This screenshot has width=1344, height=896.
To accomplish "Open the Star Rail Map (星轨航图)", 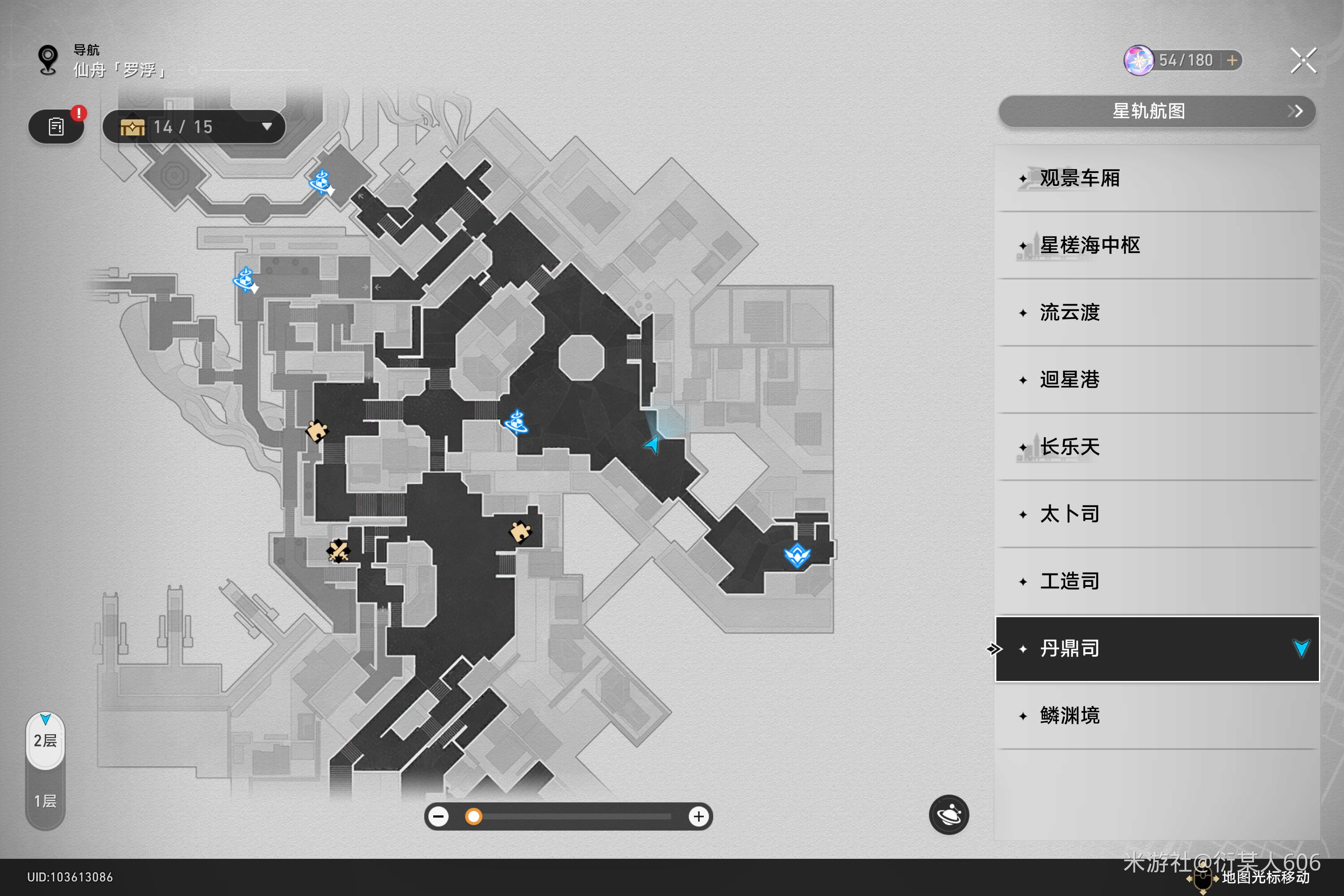I will coord(1157,112).
